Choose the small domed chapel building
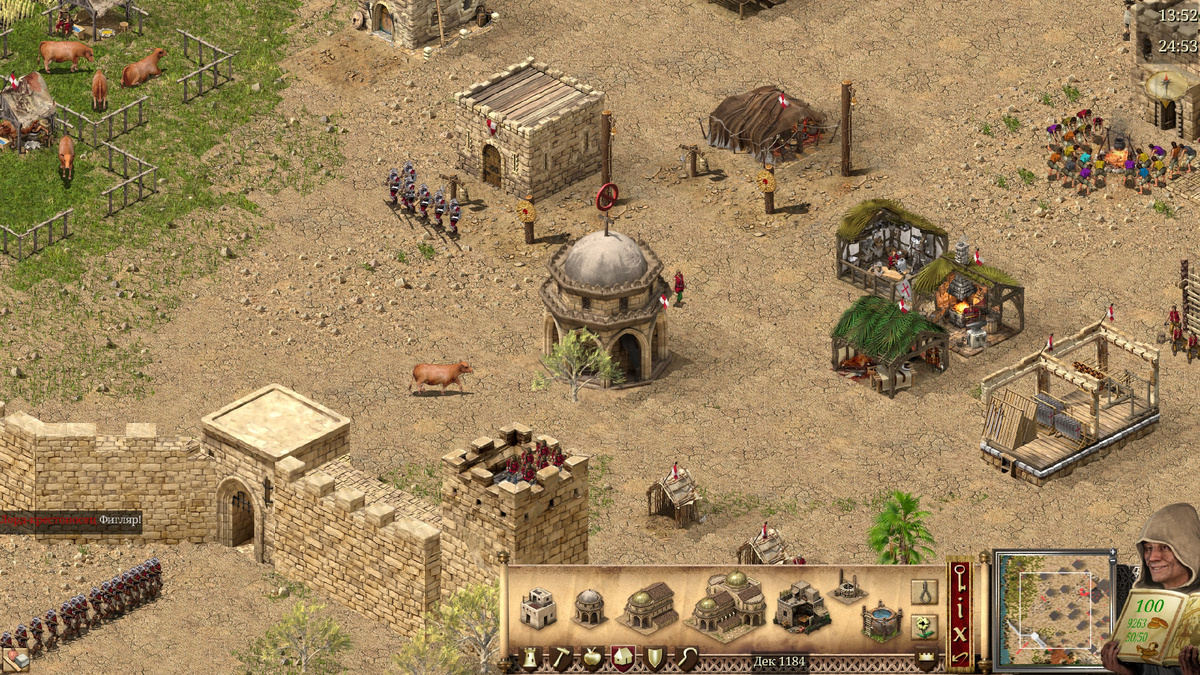 (x=589, y=607)
